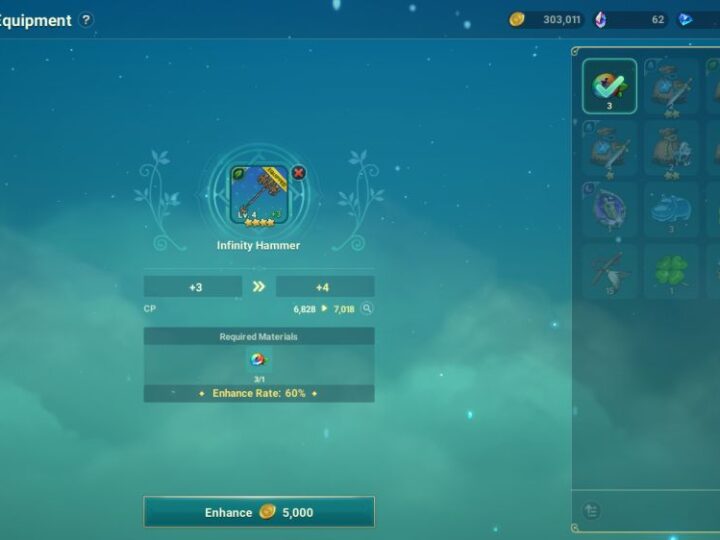Open the inventory sort button
This screenshot has height=540, width=720.
click(x=591, y=511)
